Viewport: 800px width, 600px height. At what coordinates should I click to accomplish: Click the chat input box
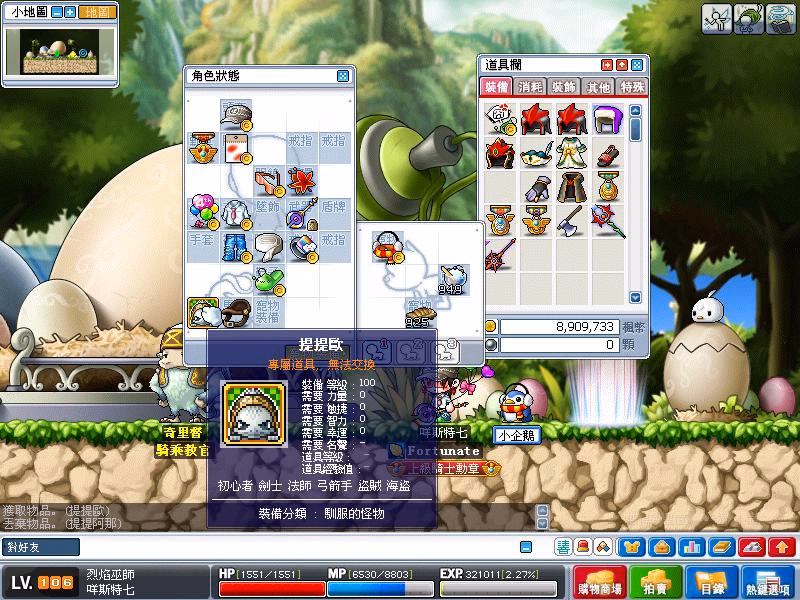pyautogui.click(x=300, y=547)
